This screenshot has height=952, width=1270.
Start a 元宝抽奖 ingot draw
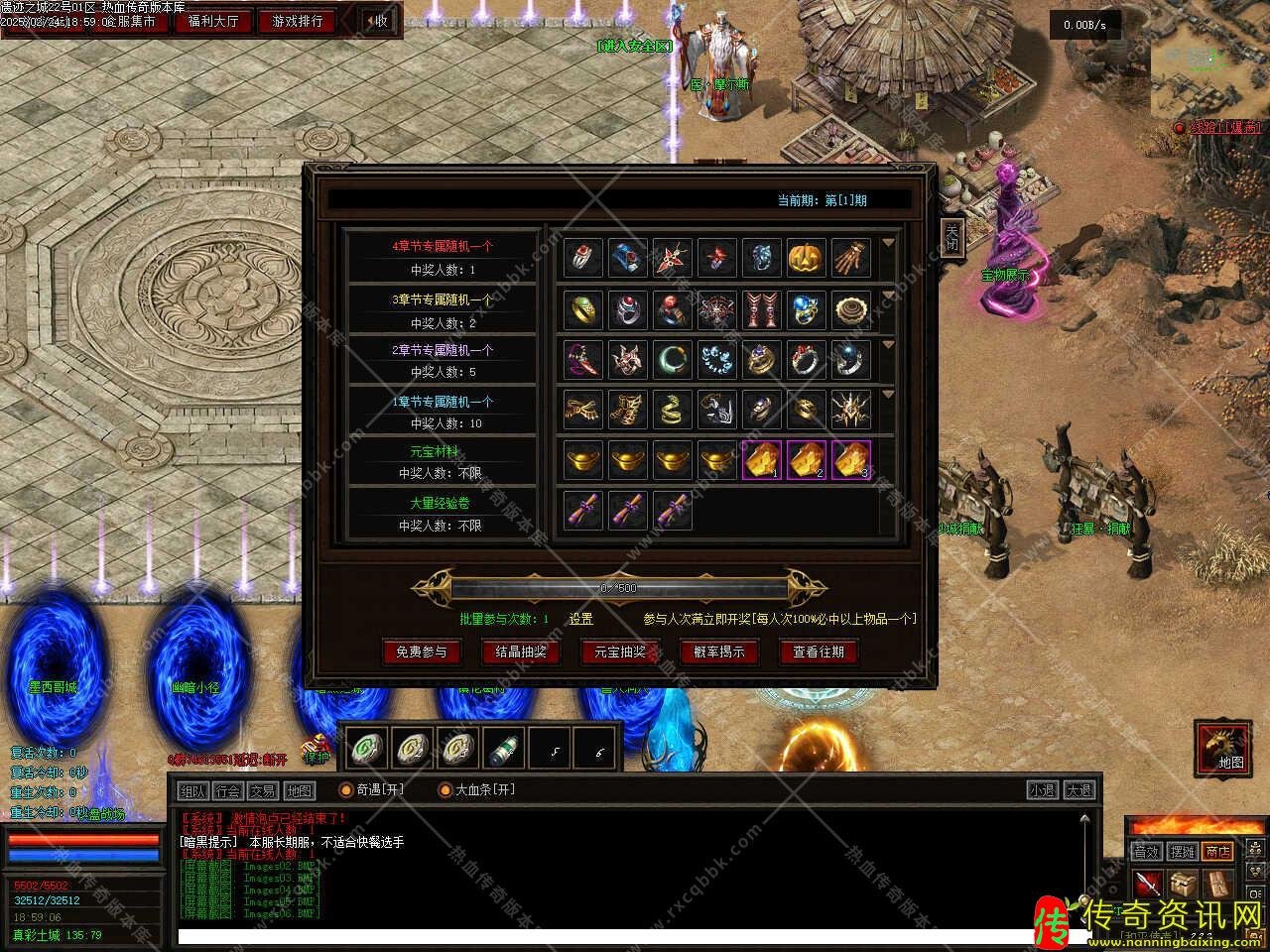pyautogui.click(x=620, y=652)
